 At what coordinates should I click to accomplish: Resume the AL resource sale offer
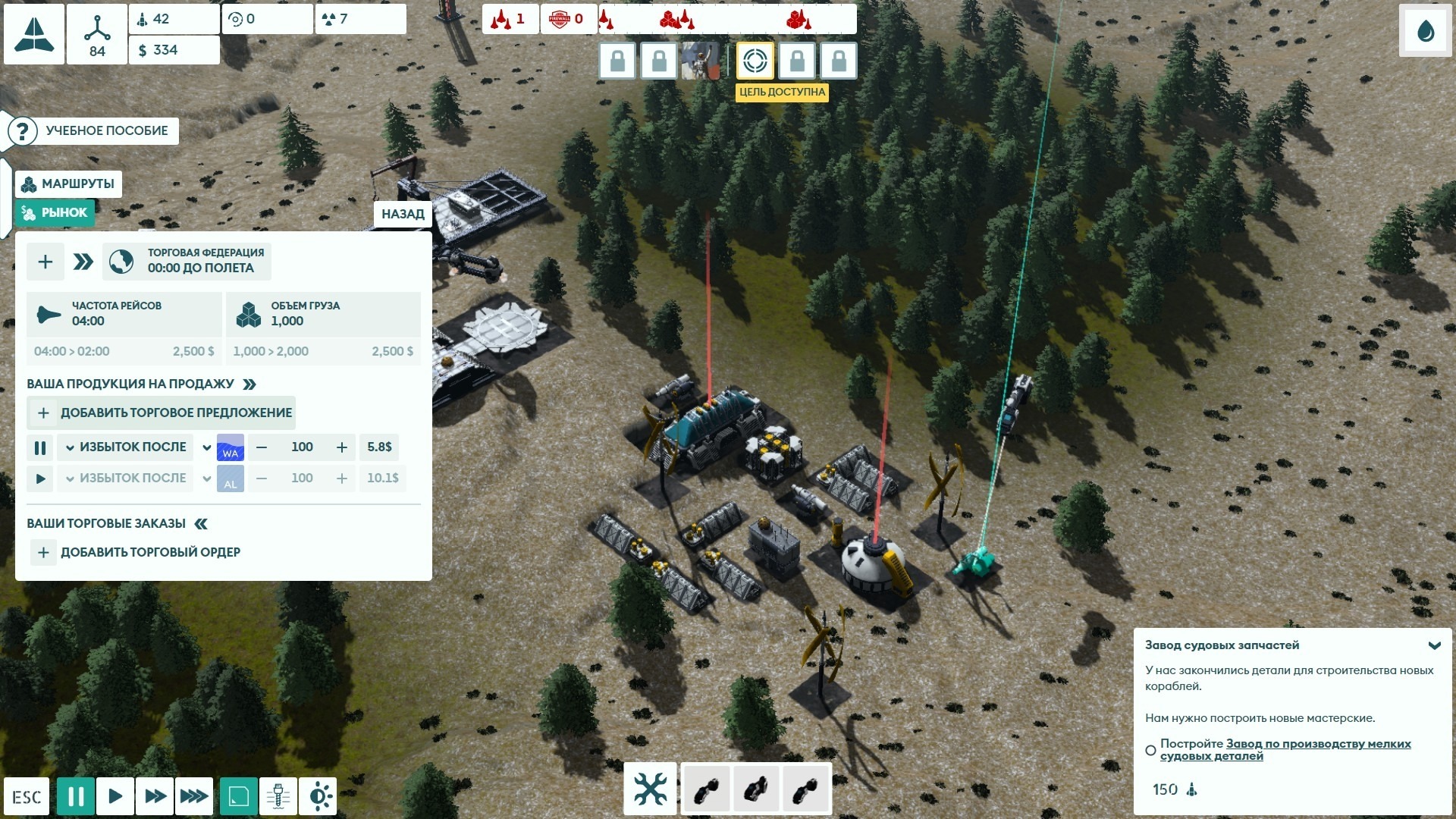click(40, 479)
